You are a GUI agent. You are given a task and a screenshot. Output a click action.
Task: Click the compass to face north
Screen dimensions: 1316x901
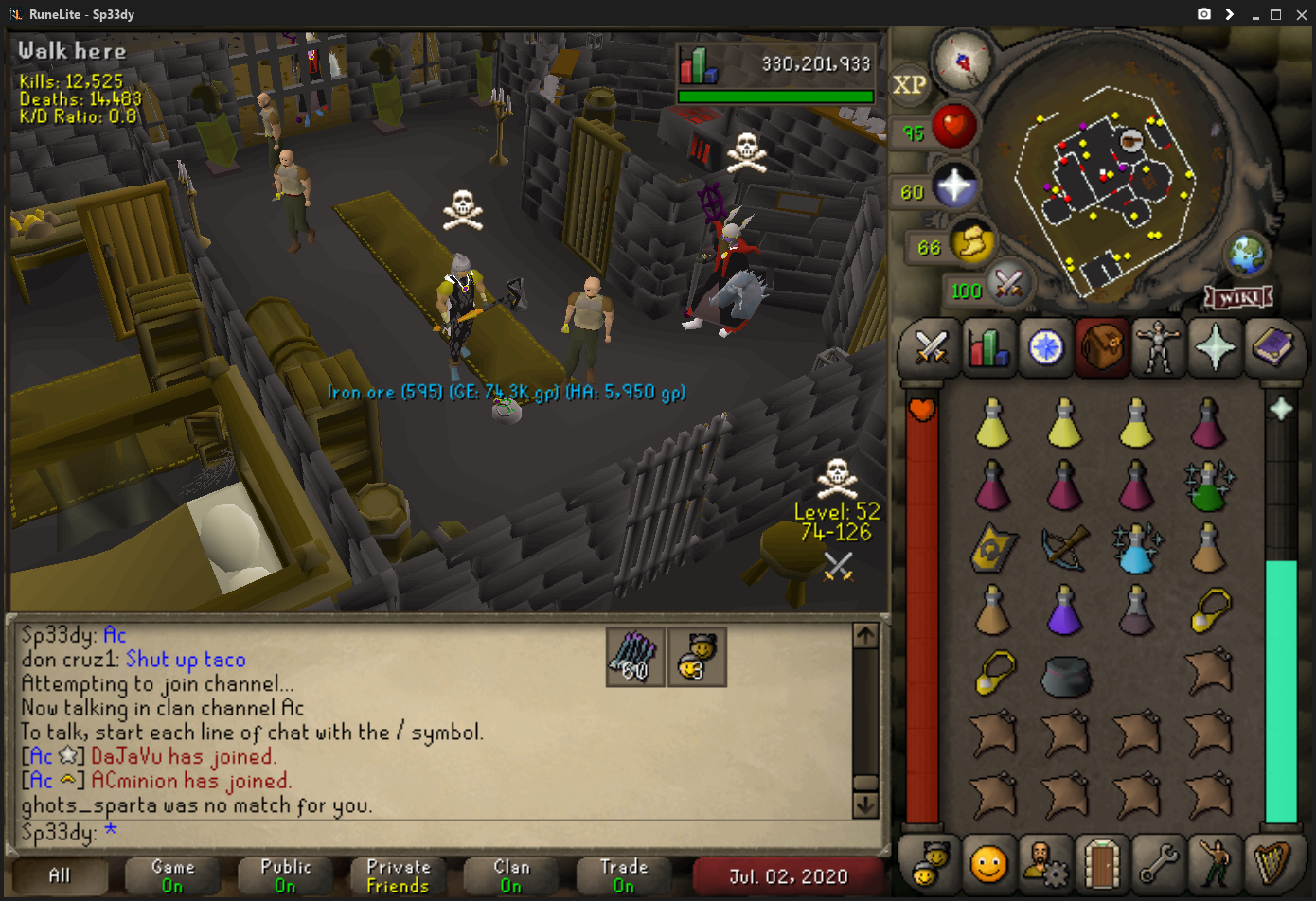click(x=962, y=62)
